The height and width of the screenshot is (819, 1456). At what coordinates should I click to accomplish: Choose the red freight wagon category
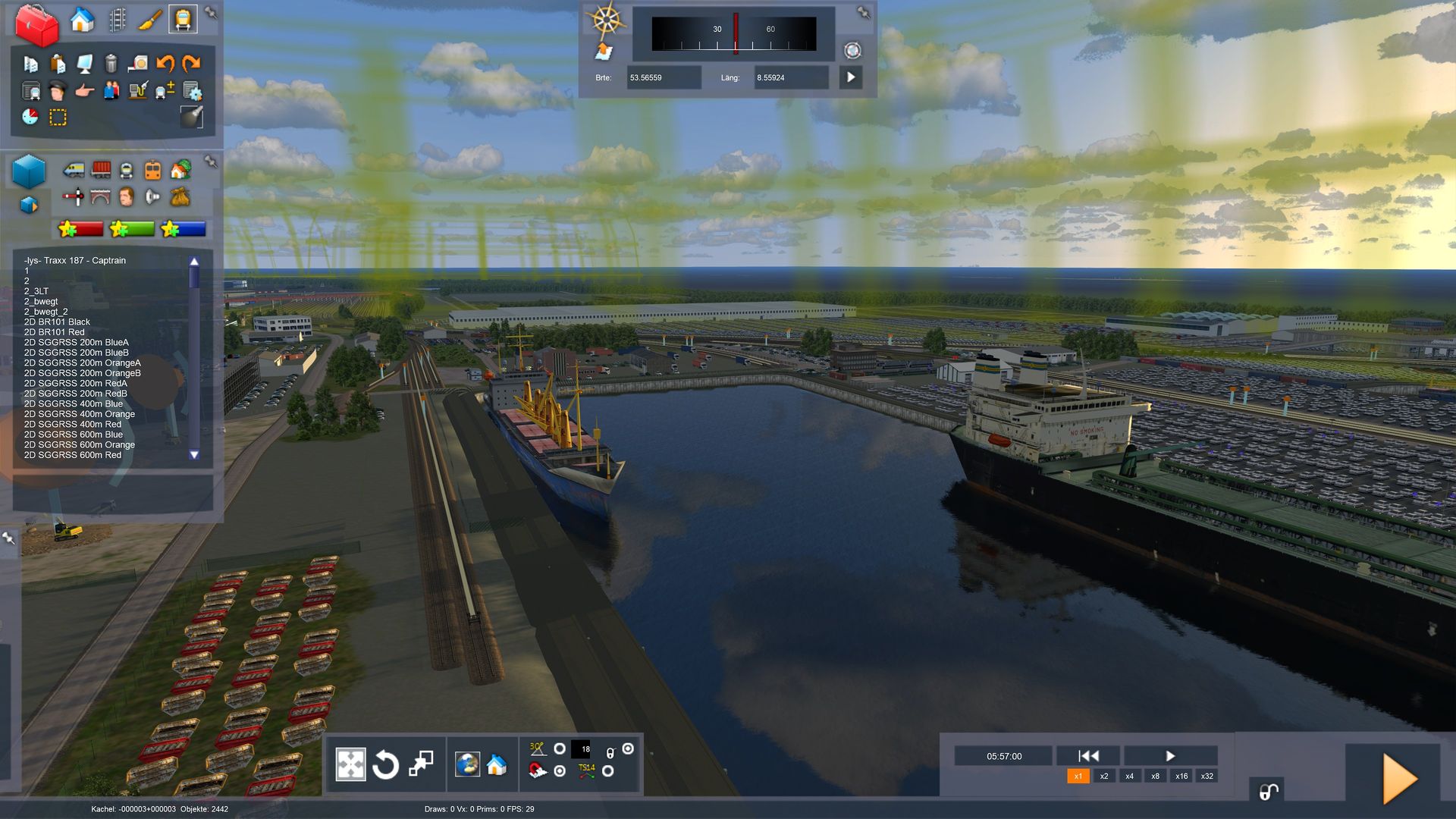(x=101, y=169)
